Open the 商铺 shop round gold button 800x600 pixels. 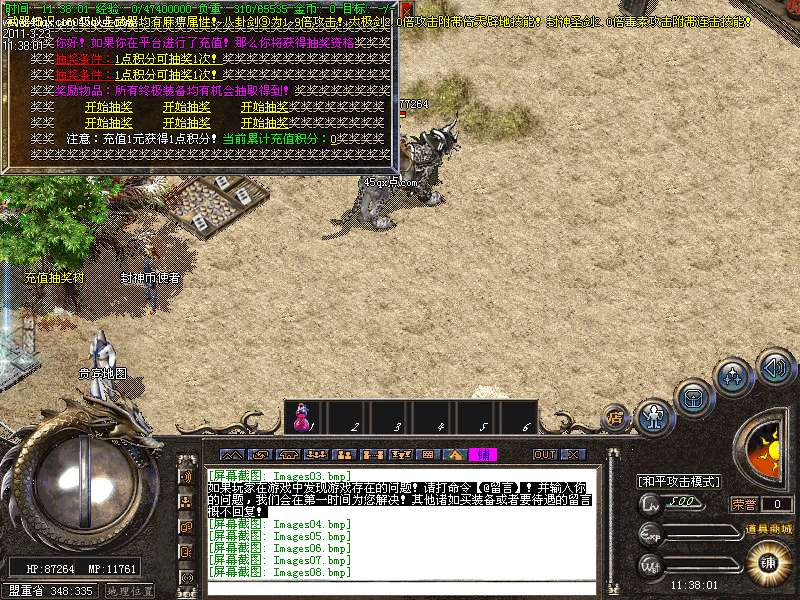pos(768,560)
